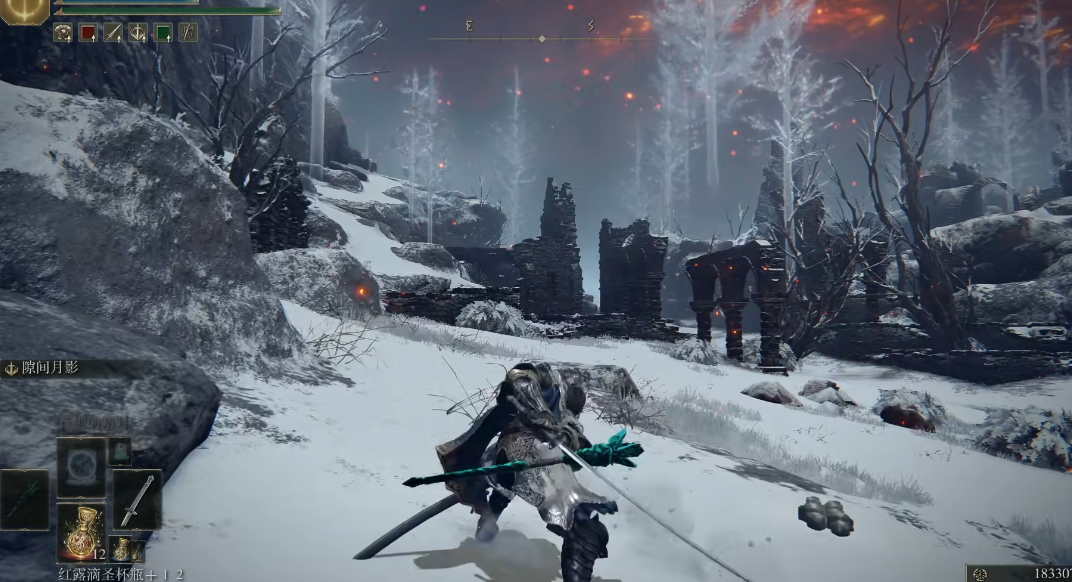Screen dimensions: 1072x582
Task: Select the left-hand green staff slot
Action: 24,499
